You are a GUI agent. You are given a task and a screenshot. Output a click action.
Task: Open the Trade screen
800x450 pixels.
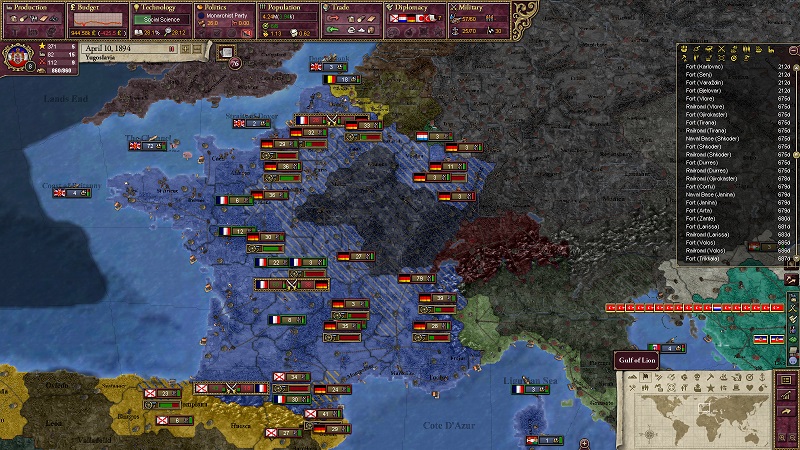tap(347, 7)
